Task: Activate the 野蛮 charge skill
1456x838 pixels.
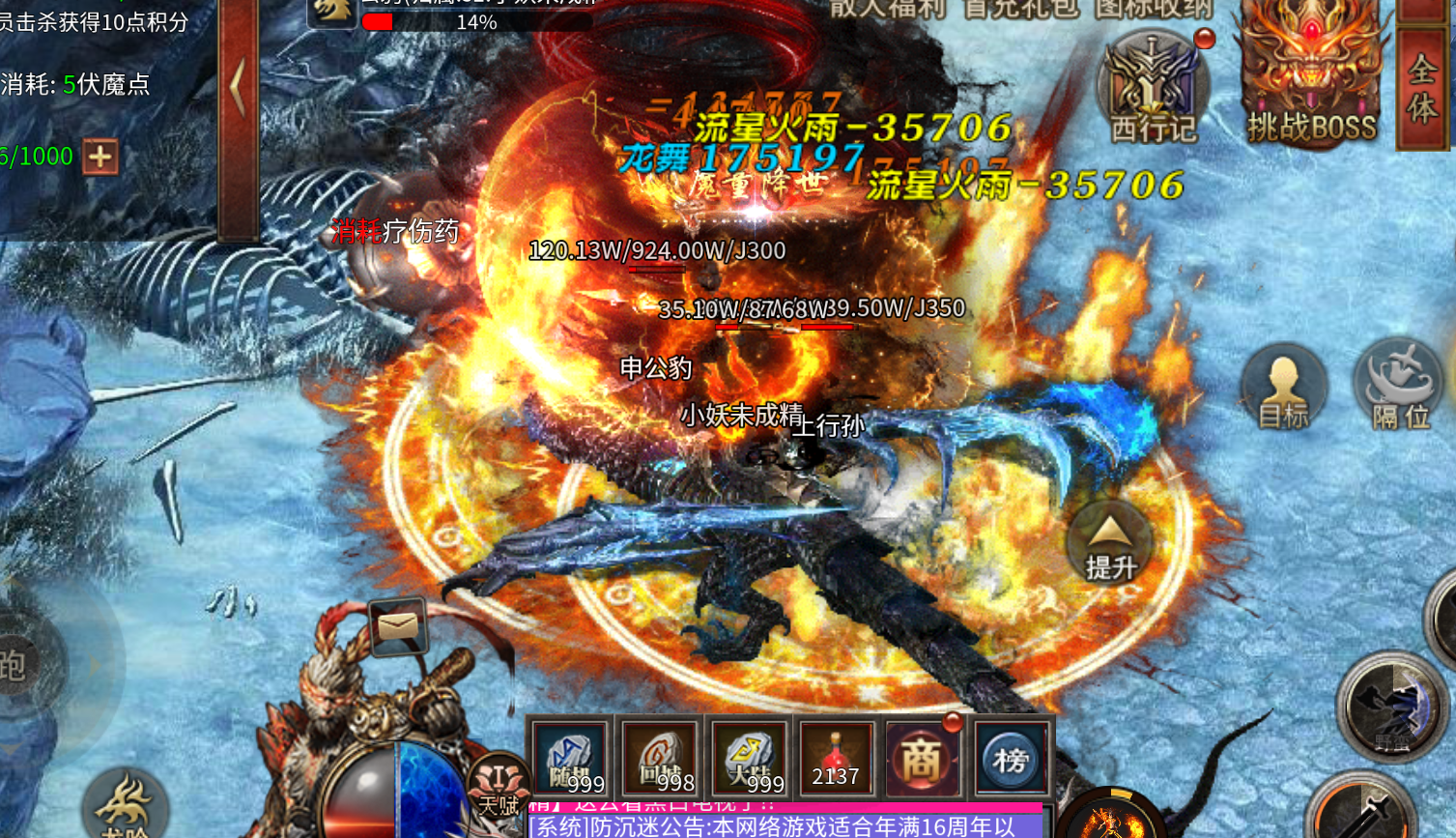Action: click(1391, 708)
